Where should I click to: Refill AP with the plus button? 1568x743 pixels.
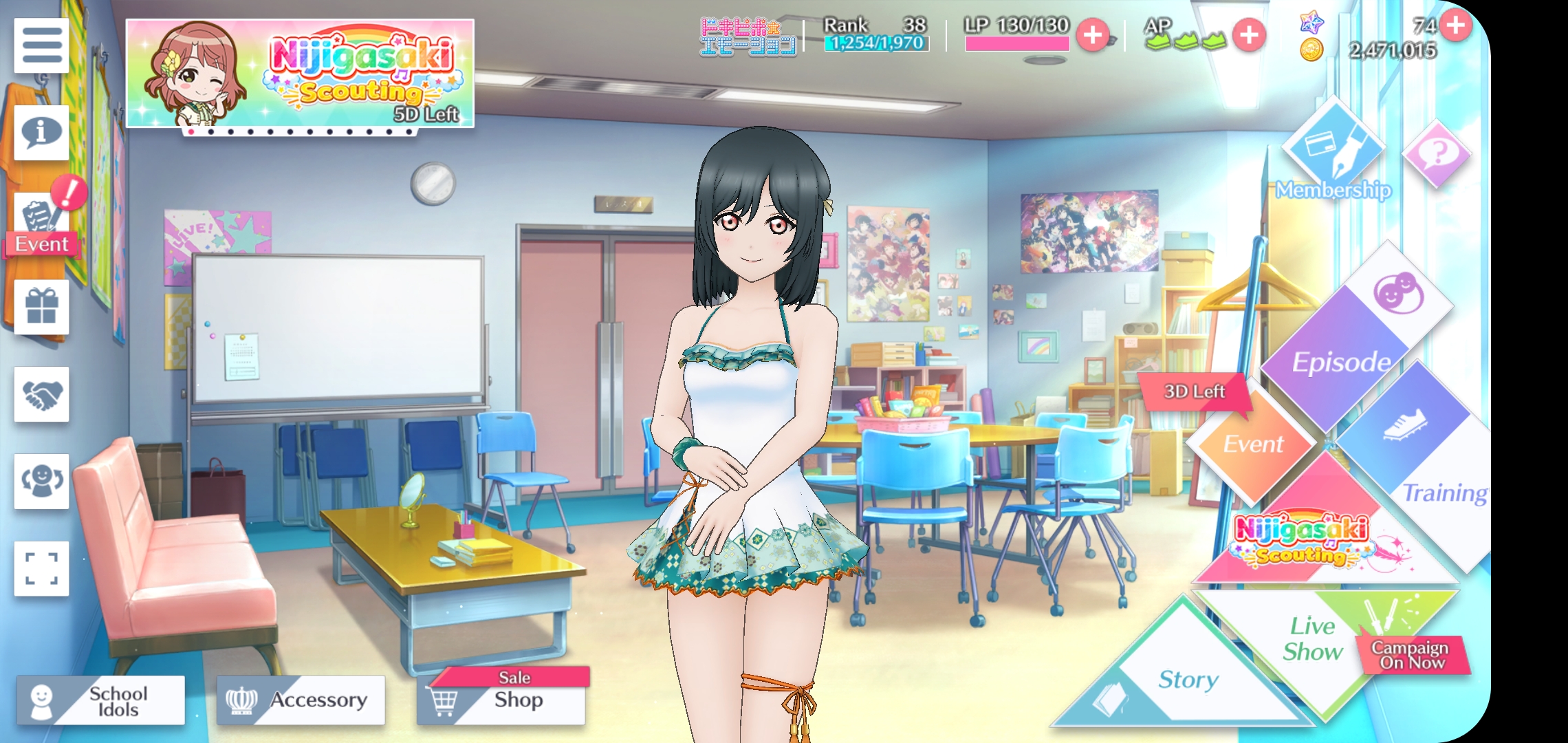point(1249,35)
